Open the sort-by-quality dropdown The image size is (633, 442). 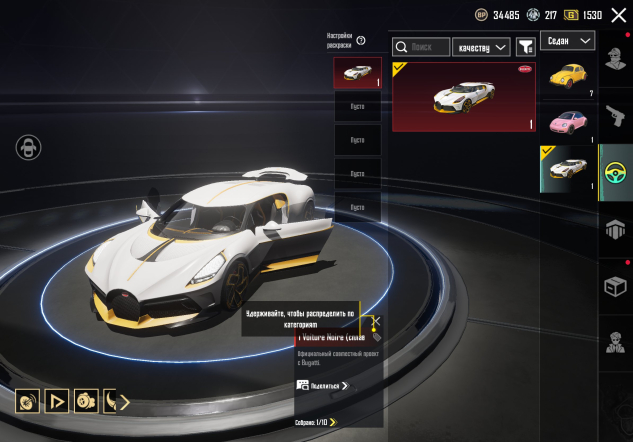click(481, 47)
